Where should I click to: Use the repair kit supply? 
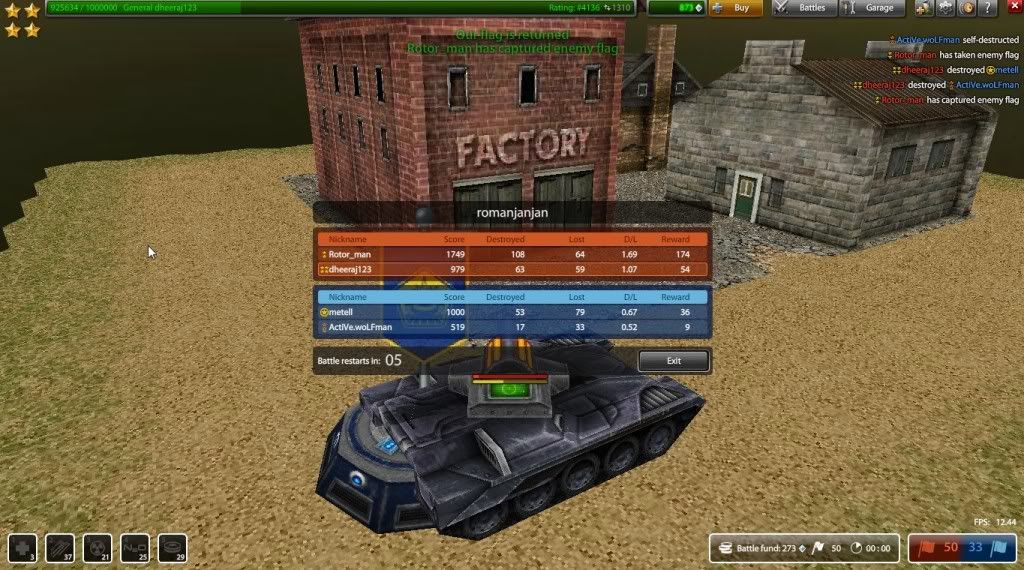click(22, 547)
